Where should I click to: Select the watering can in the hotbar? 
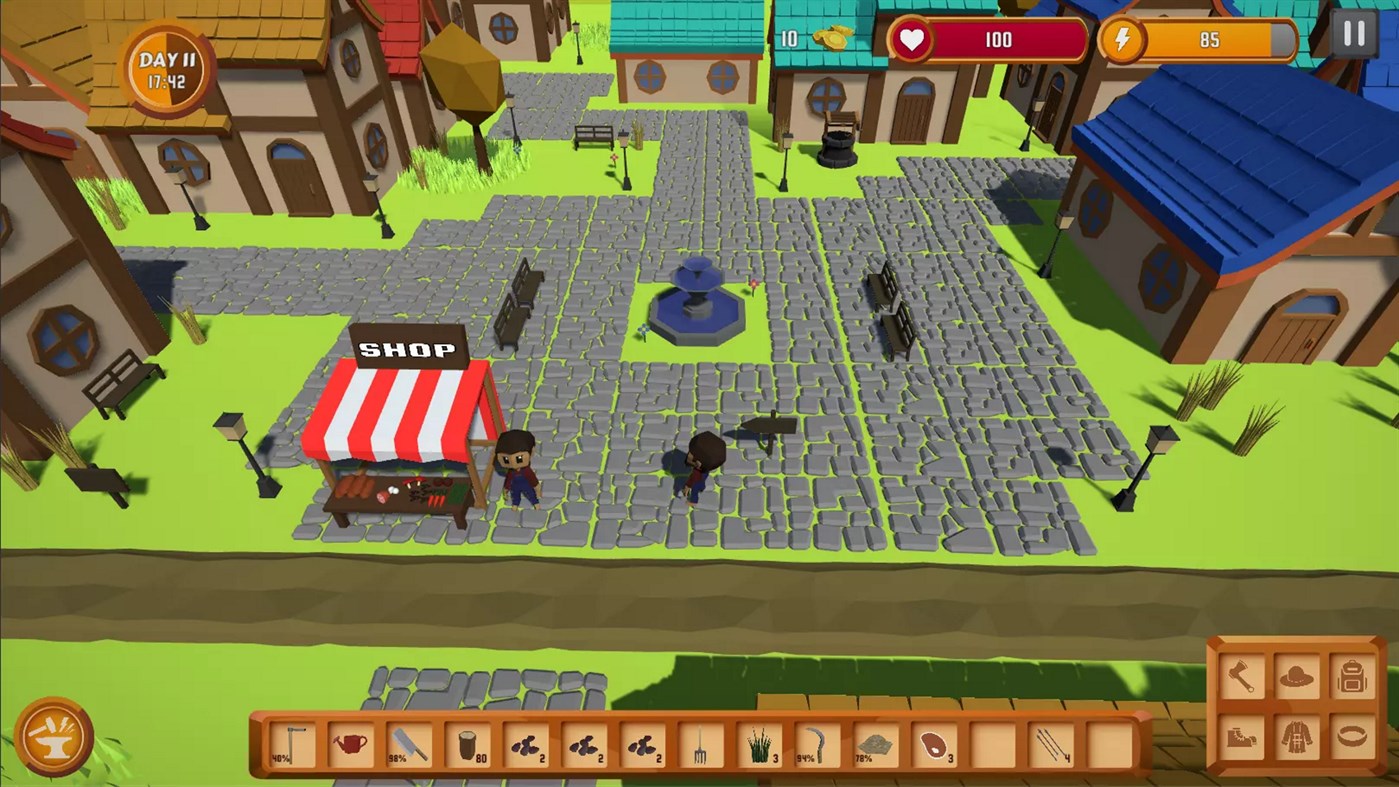pos(348,743)
